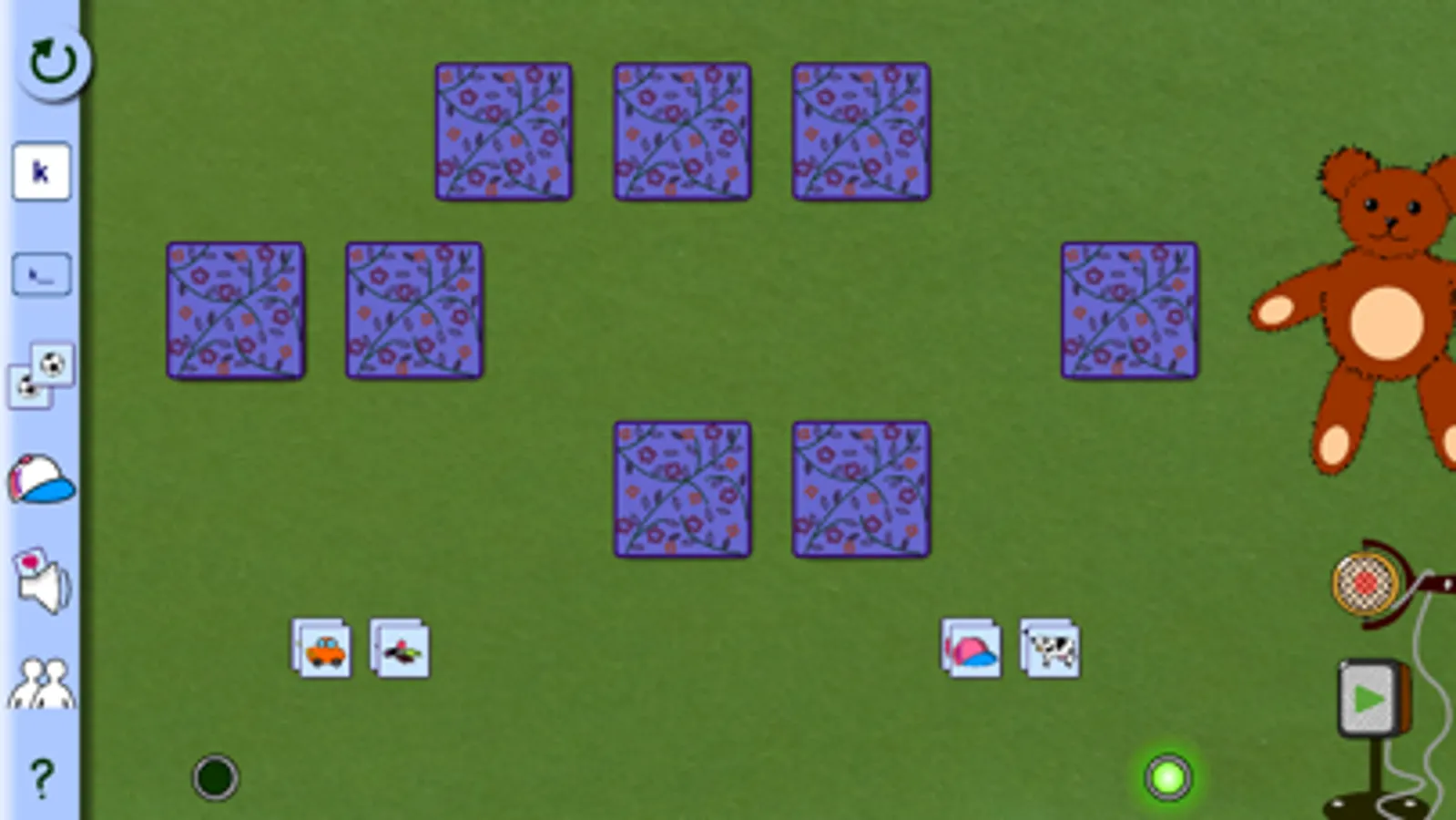Screen dimensions: 1456x820
Task: Flip the covered card beside the teddy bear
Action: [x=1131, y=310]
